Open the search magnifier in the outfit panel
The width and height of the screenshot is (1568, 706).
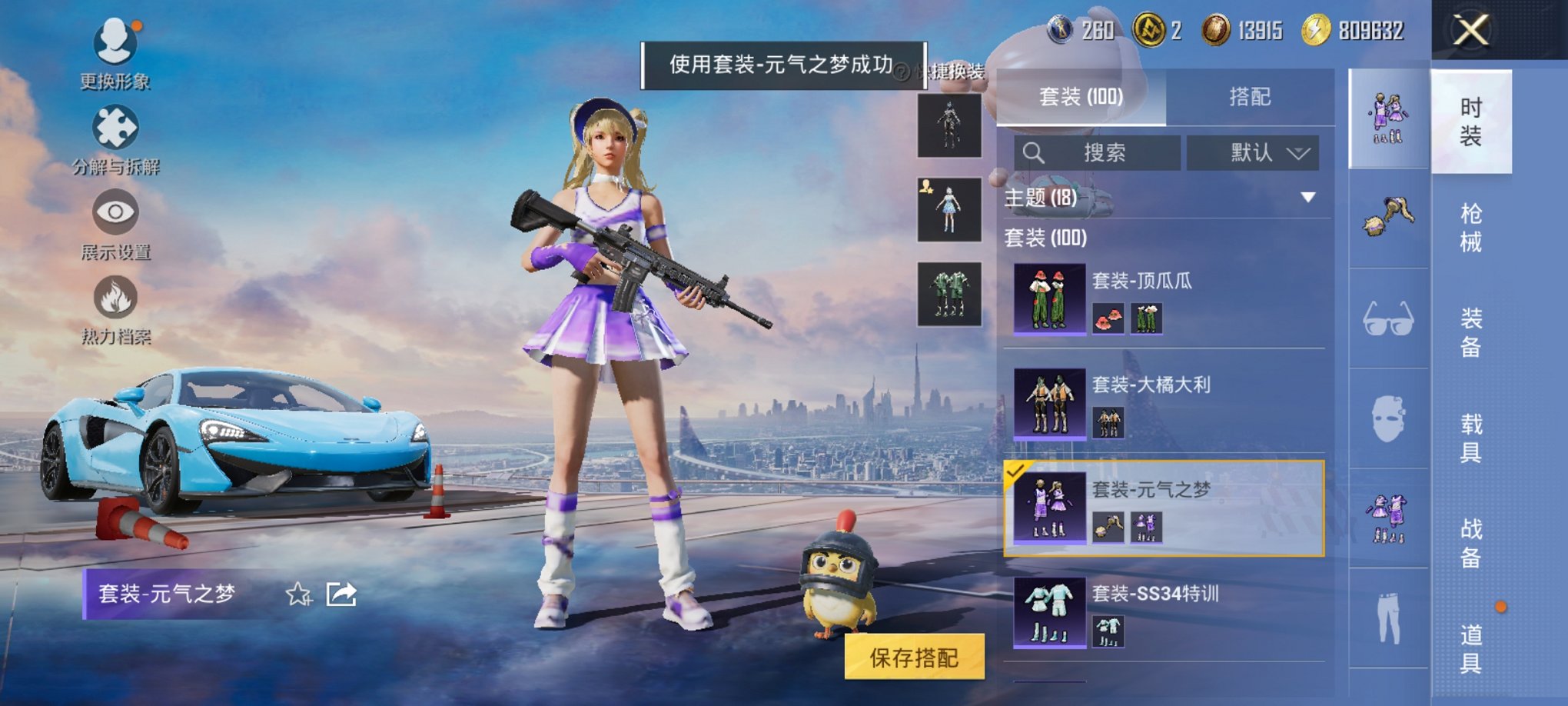click(x=1035, y=152)
